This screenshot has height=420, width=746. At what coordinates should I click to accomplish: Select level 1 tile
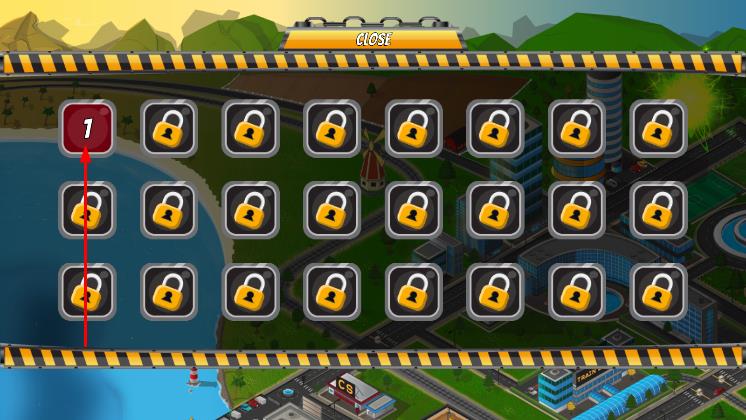point(88,128)
